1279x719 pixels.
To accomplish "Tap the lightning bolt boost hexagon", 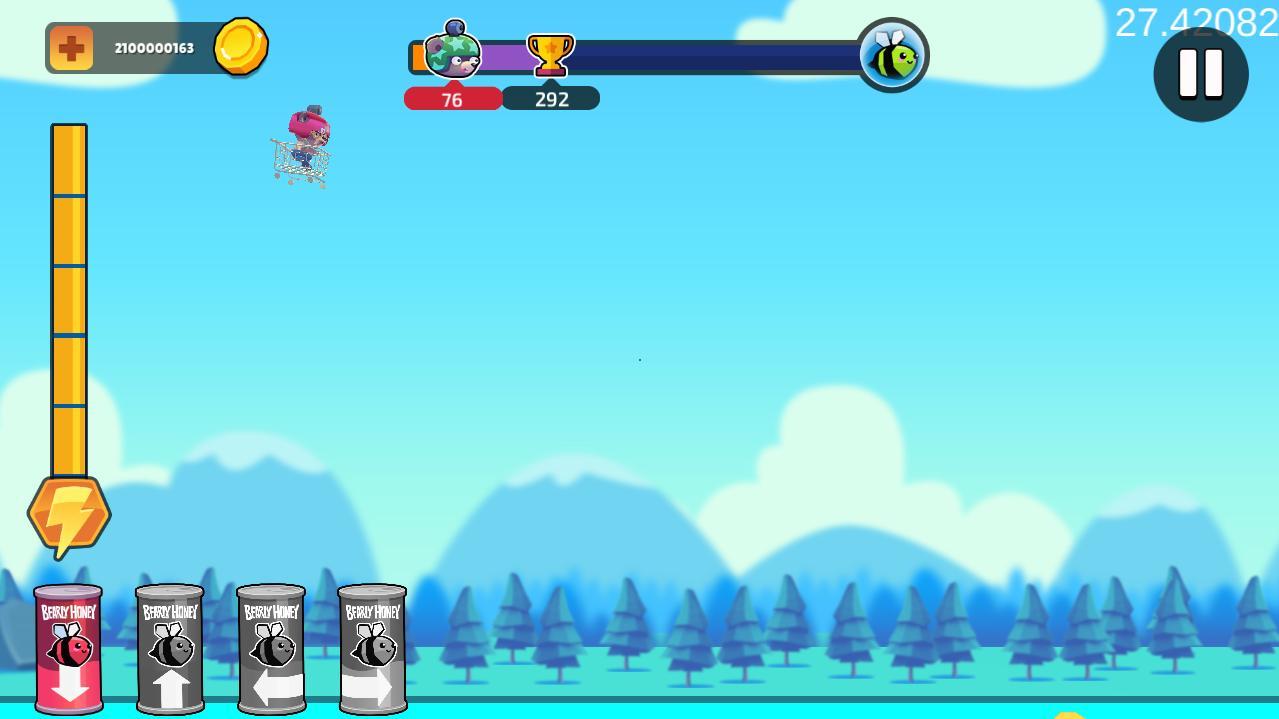I will click(68, 515).
